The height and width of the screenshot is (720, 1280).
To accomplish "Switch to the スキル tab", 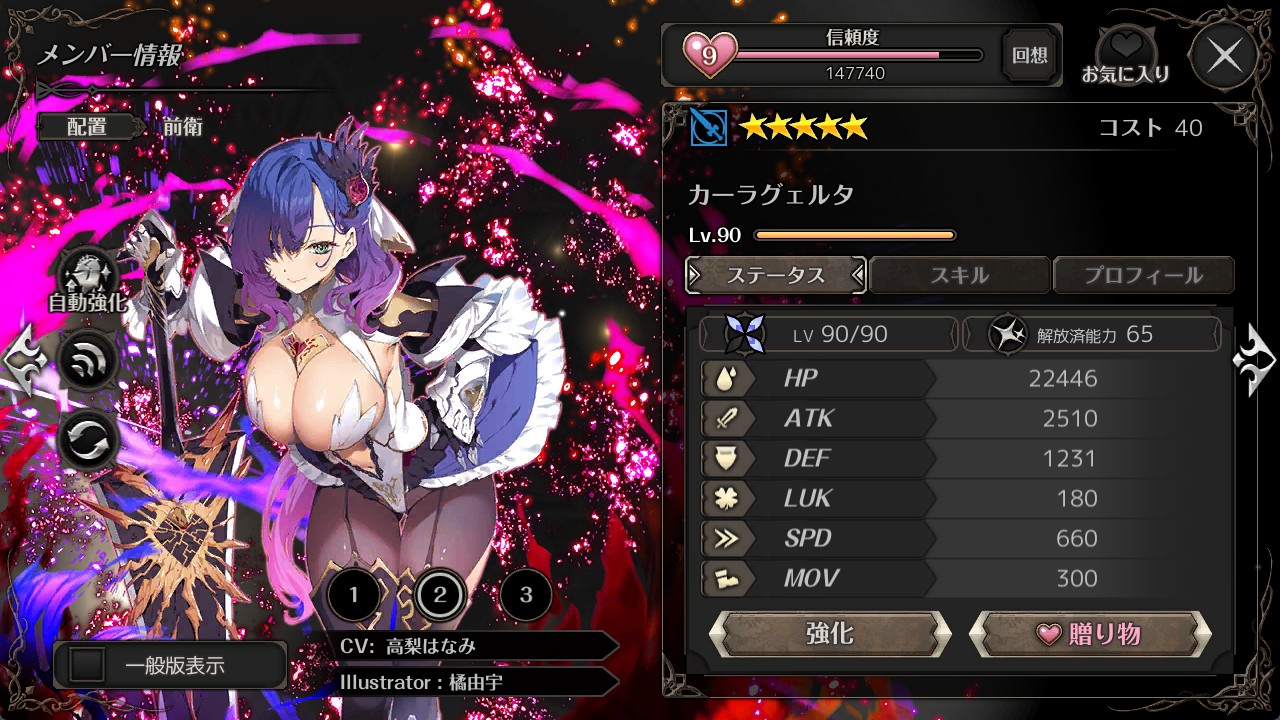I will point(959,275).
